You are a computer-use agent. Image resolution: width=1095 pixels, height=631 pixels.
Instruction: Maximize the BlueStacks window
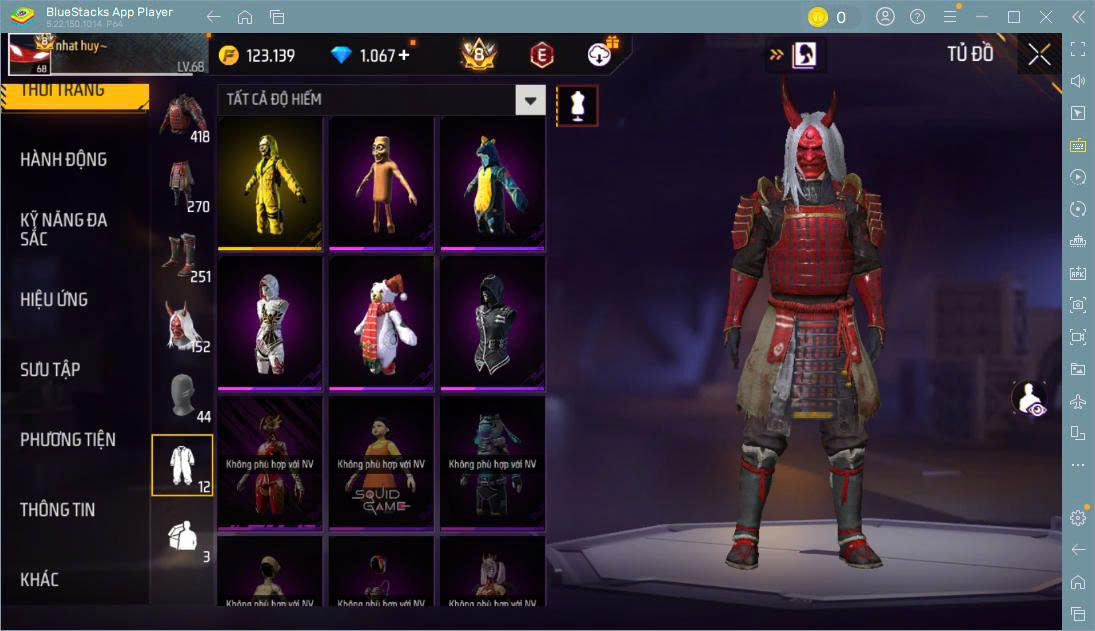coord(1014,17)
